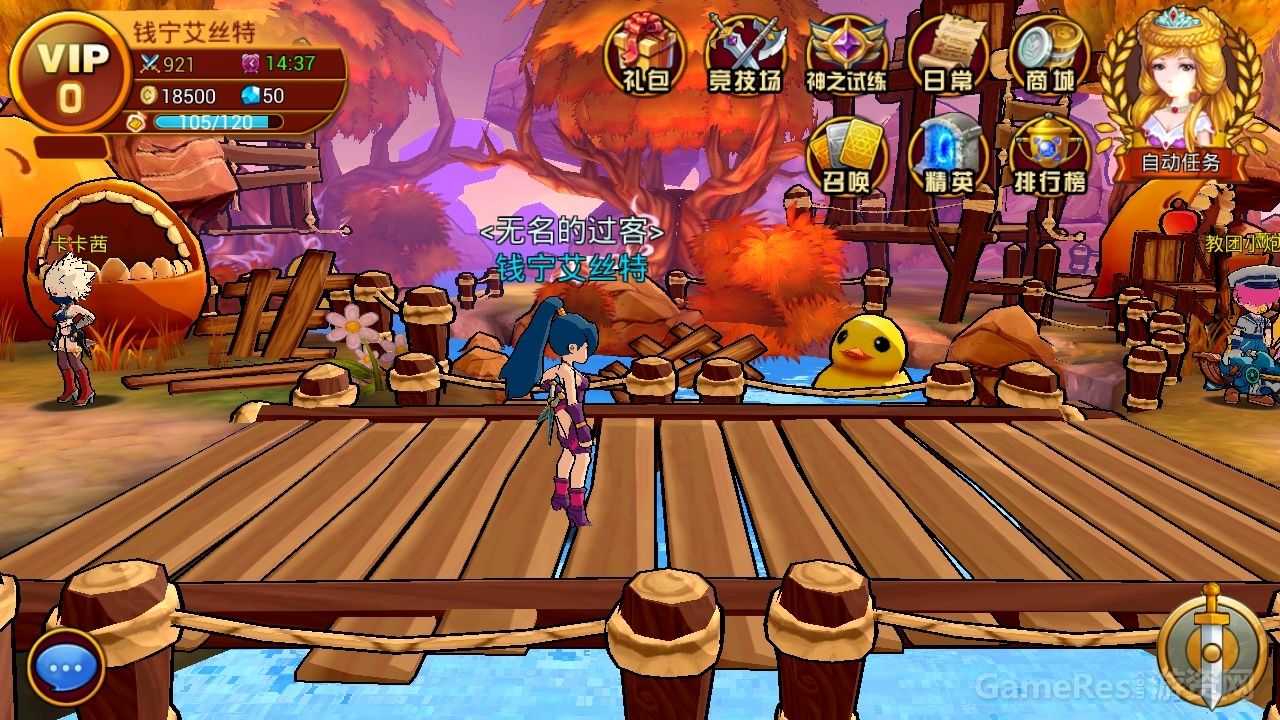Screen dimensions: 1280x720
Task: Enter the 竞技场 arena
Action: (x=745, y=54)
